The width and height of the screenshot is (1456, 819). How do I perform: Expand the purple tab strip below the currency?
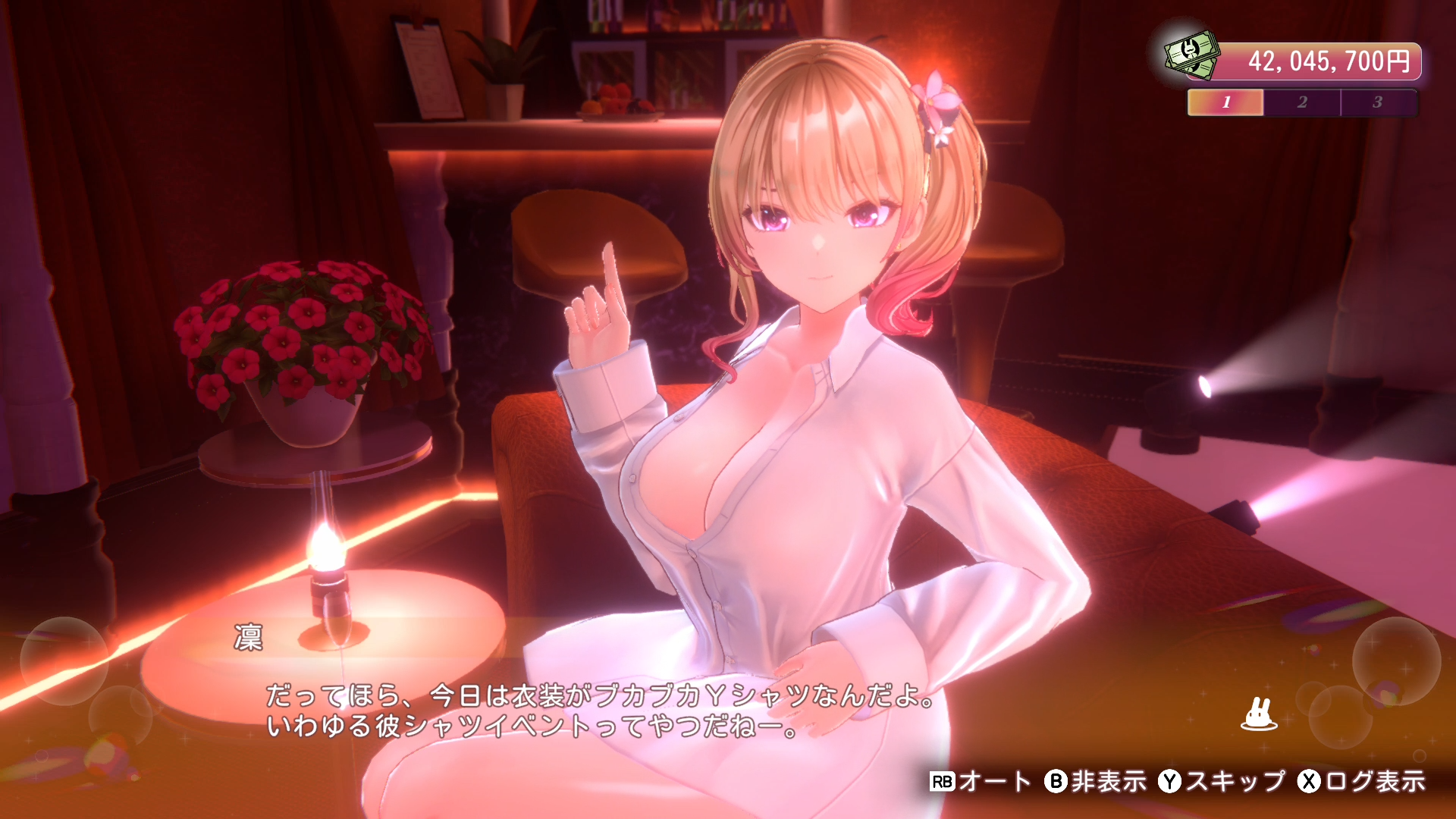pyautogui.click(x=1302, y=100)
